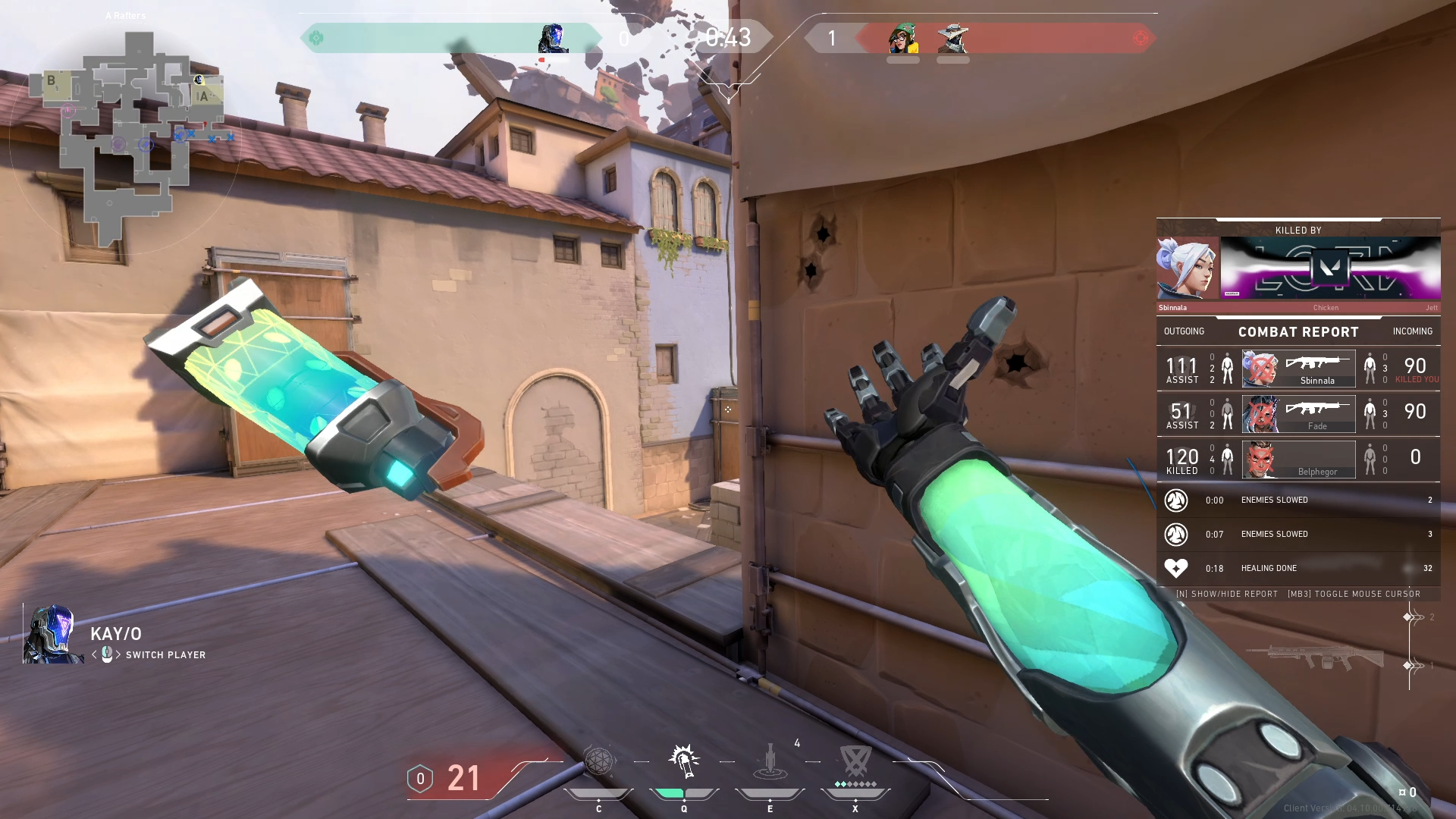Activate the NULL/cmd ultimate icon
1456x819 pixels.
pos(855,761)
